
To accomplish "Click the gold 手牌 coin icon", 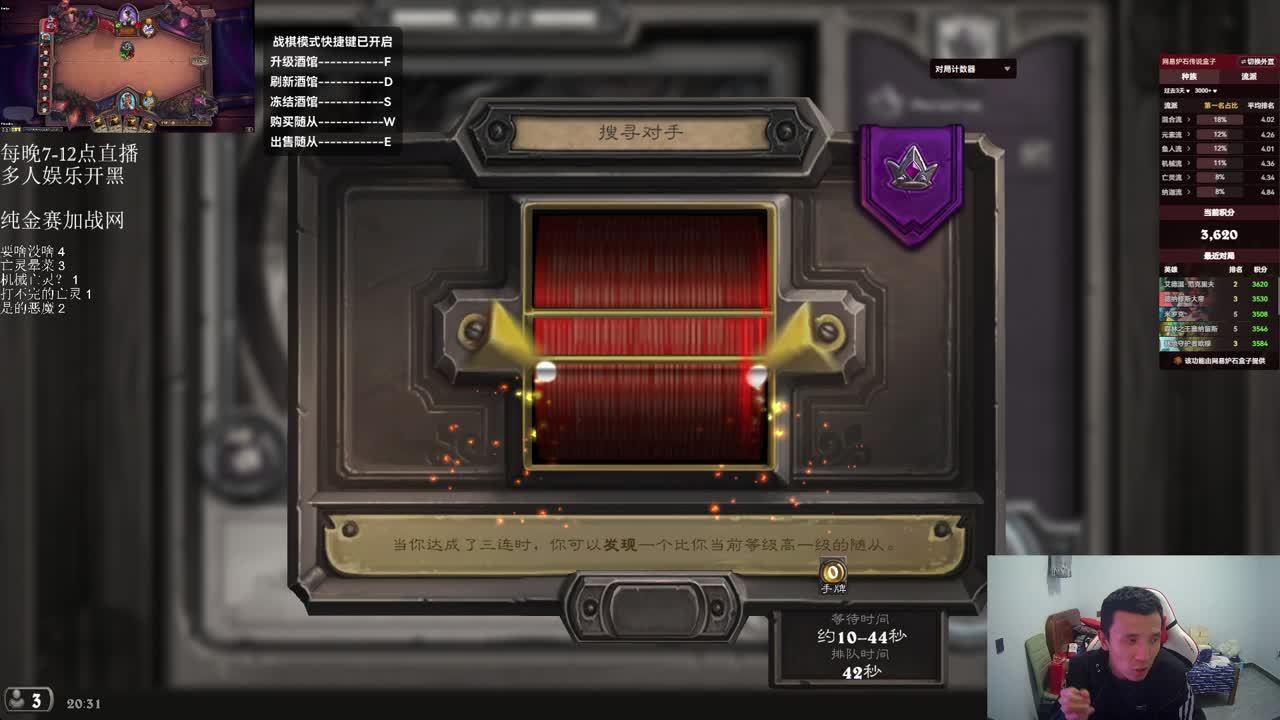I will pyautogui.click(x=832, y=573).
